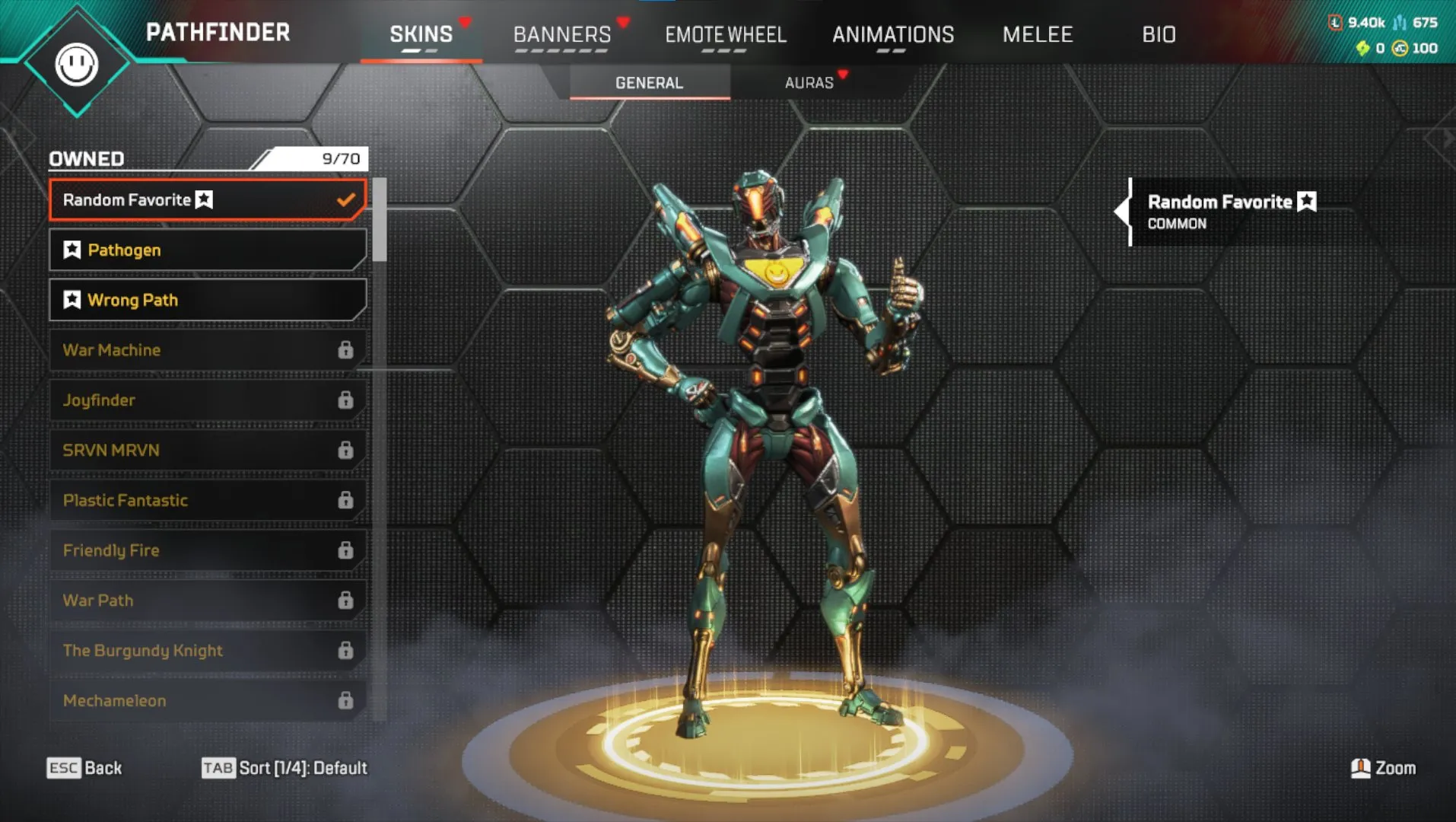Click the lock icon on The Burgundy Knight skin
The image size is (1456, 822).
point(347,650)
